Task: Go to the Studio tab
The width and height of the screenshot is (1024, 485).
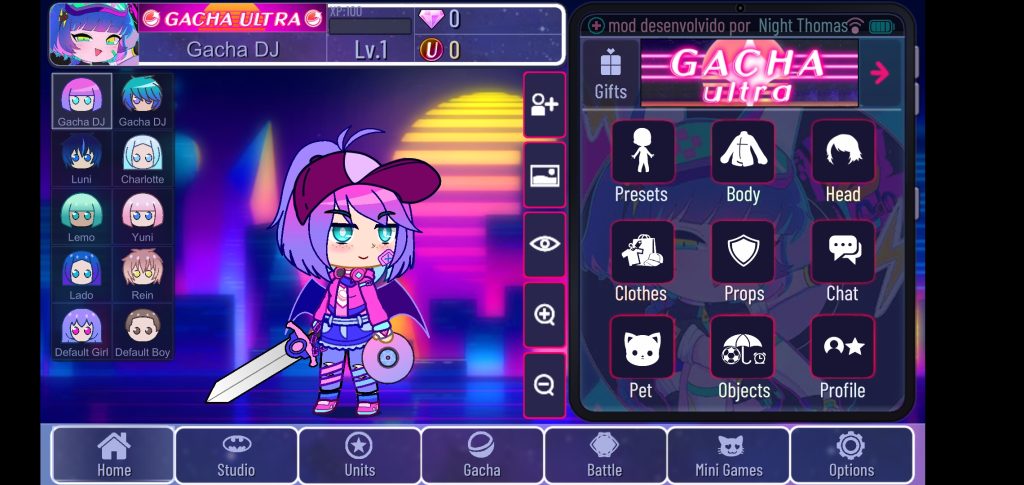Action: tap(236, 455)
